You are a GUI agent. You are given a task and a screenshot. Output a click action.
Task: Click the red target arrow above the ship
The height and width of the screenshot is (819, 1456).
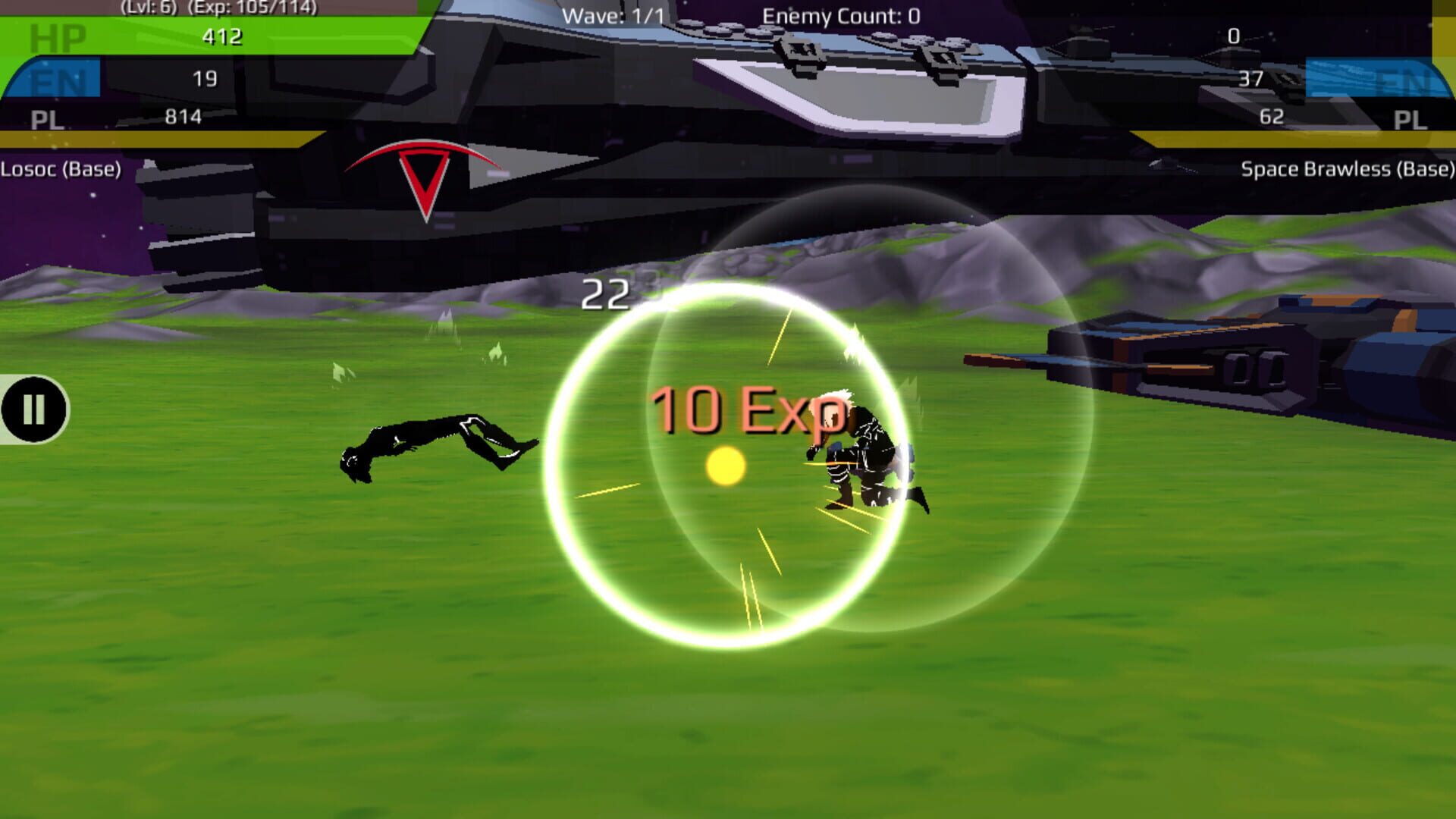pos(425,174)
